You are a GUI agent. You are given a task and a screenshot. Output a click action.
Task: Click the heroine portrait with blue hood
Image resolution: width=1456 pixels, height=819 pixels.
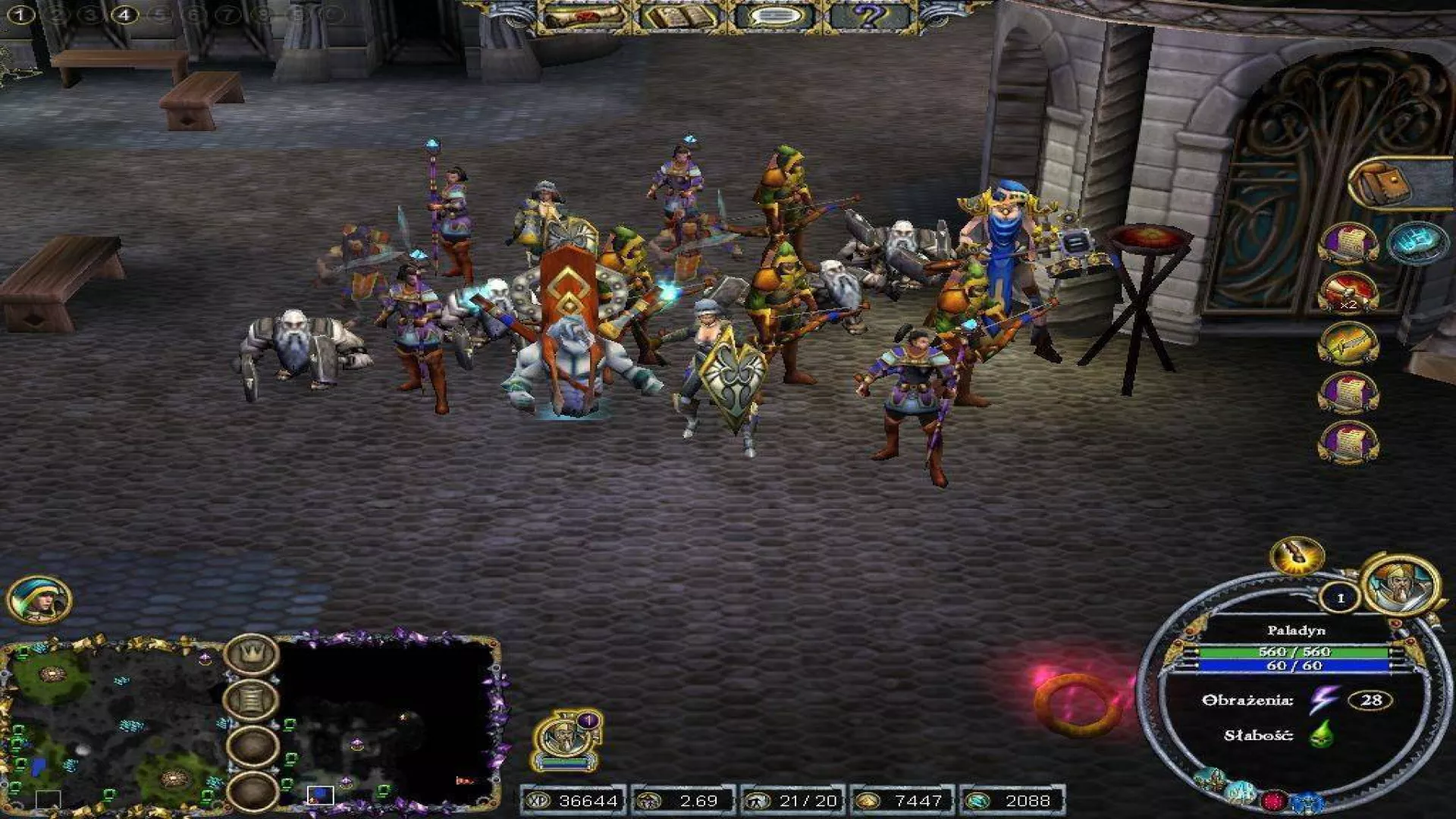coord(39,599)
